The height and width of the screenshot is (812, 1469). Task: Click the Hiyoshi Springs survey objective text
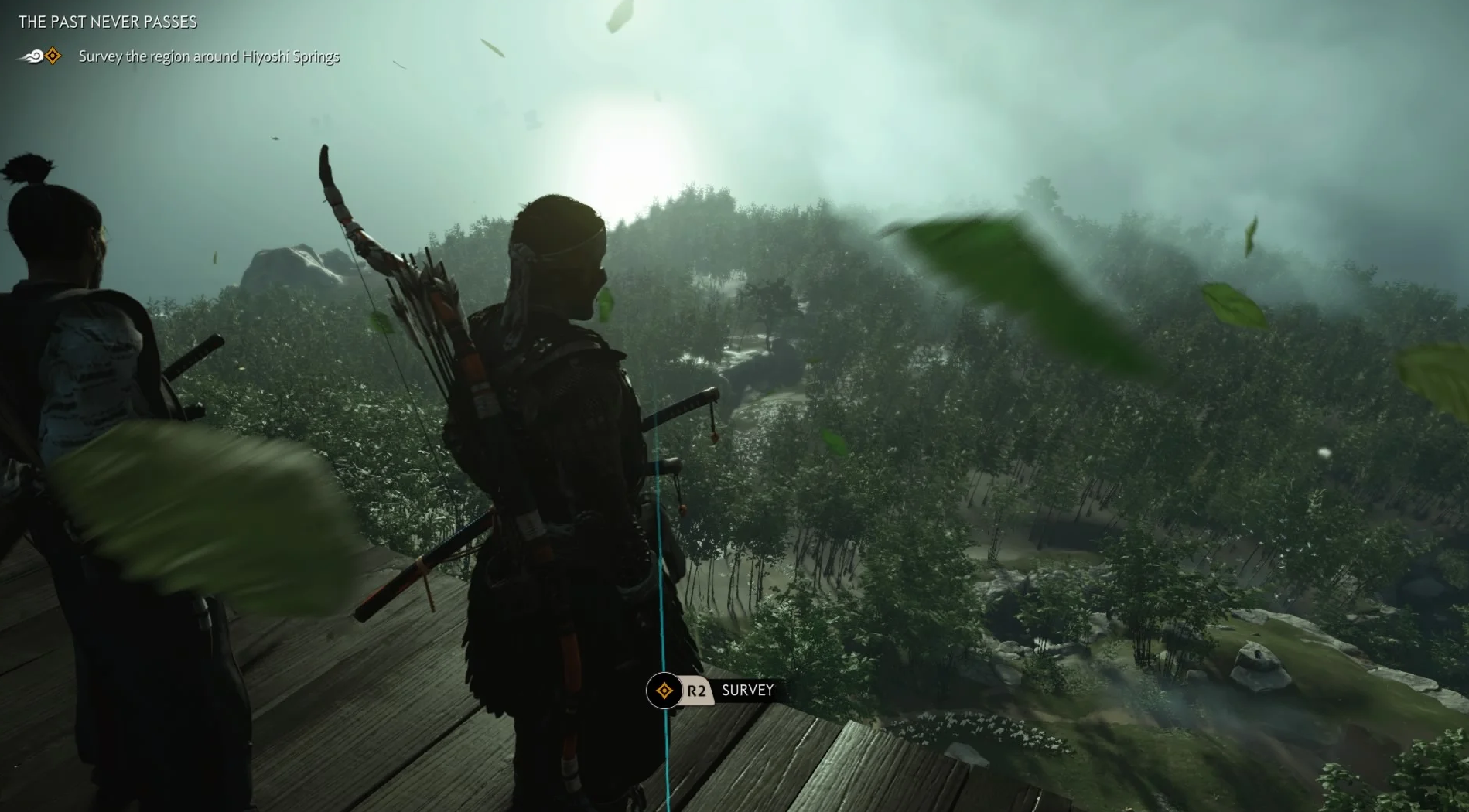tap(209, 56)
